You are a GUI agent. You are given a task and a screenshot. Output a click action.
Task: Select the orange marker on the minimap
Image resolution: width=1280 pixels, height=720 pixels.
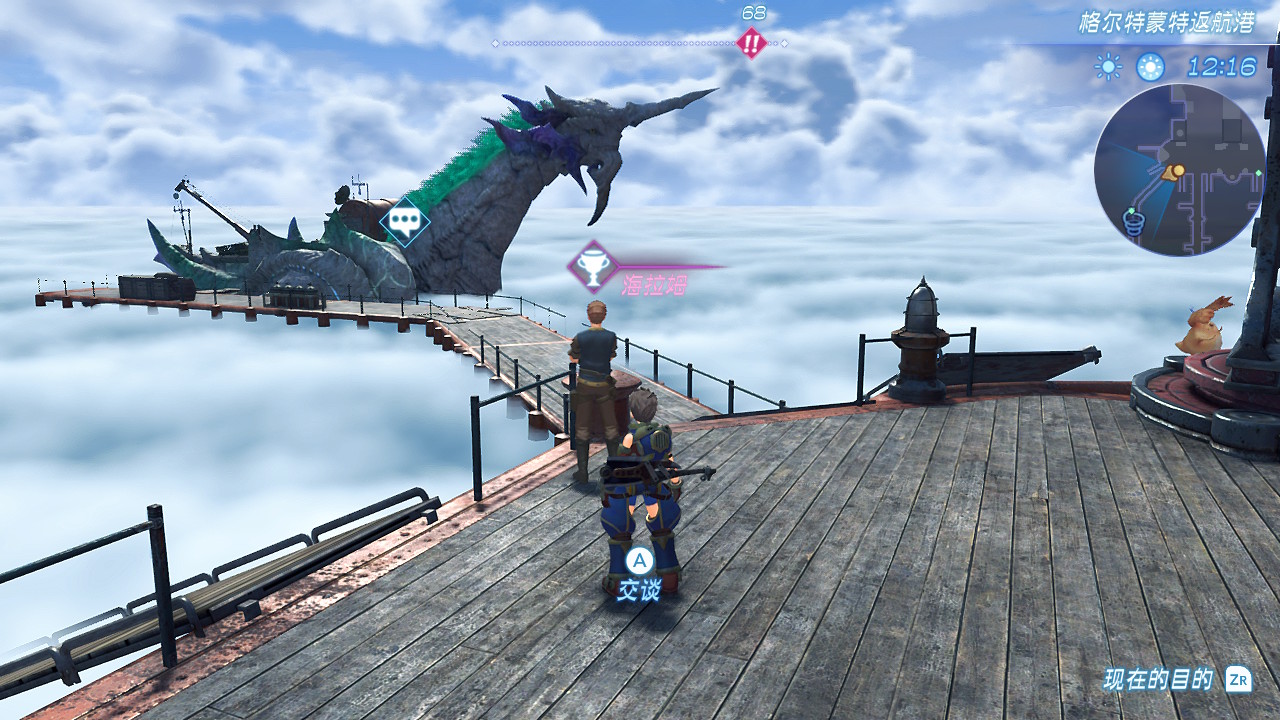click(x=1176, y=172)
